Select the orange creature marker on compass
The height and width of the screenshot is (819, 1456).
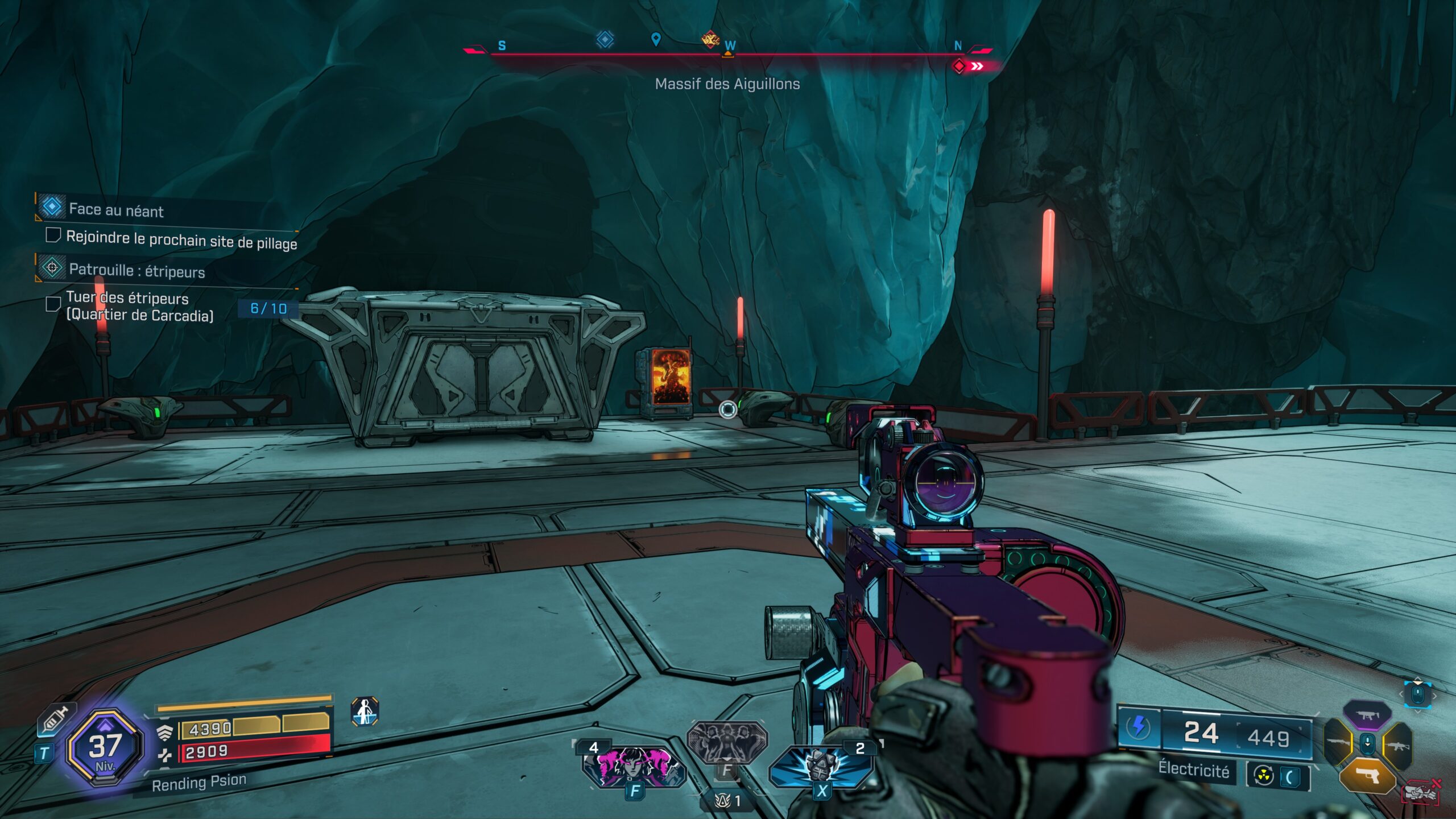[710, 39]
